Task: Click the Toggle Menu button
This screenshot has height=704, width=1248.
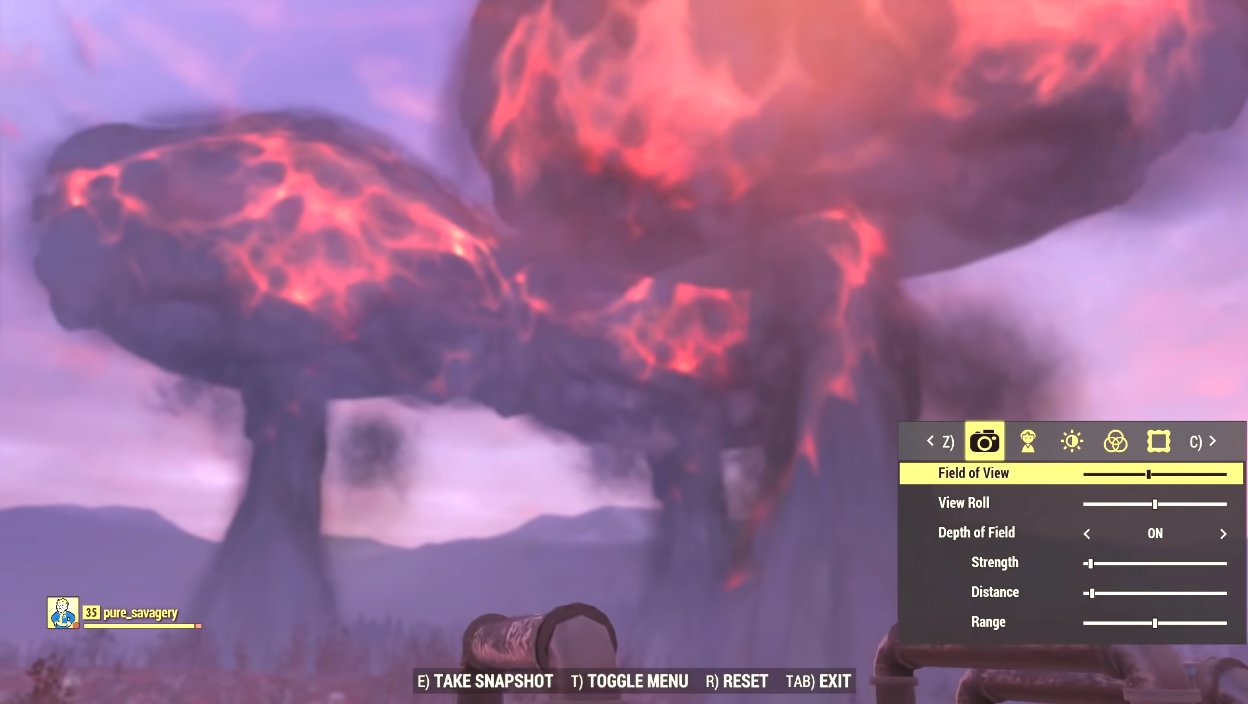Action: pos(630,682)
